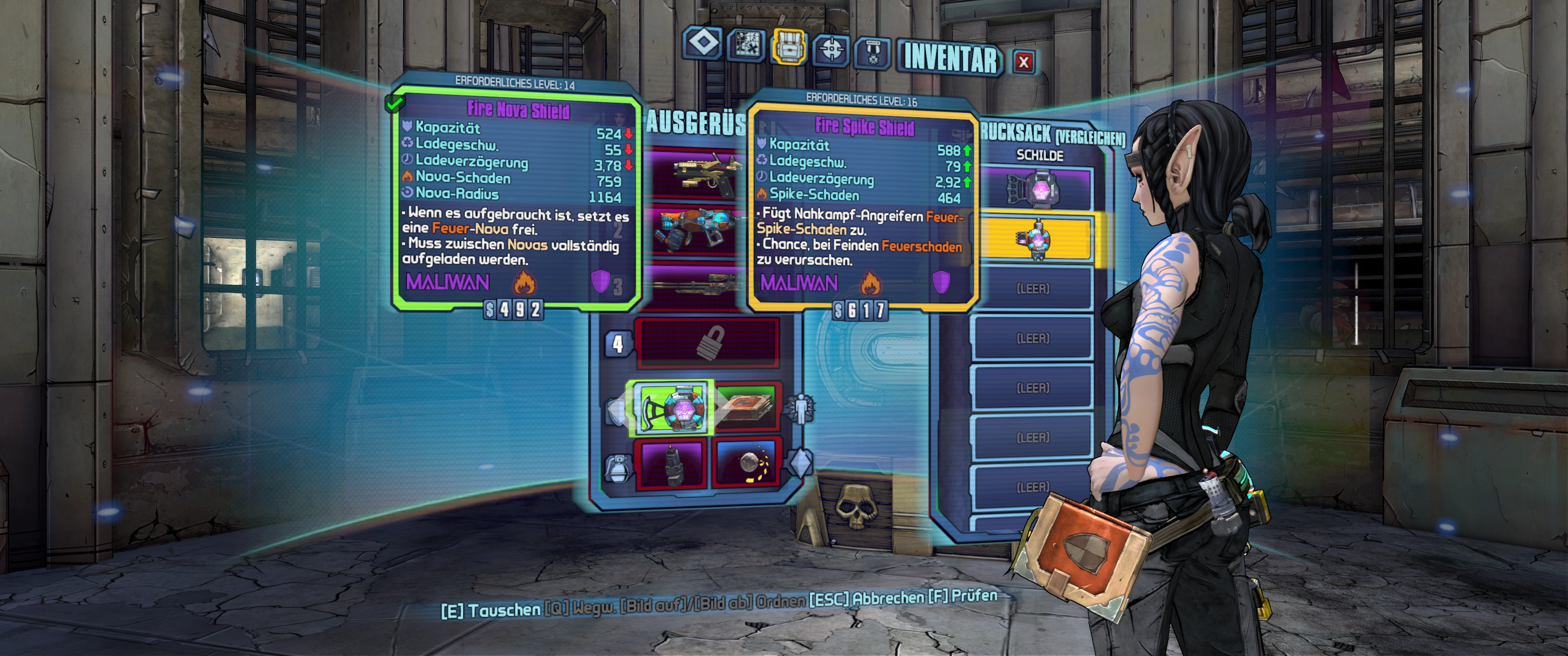Open the skills tab with the crosshair icon
This screenshot has height=656, width=1568.
pos(831,49)
